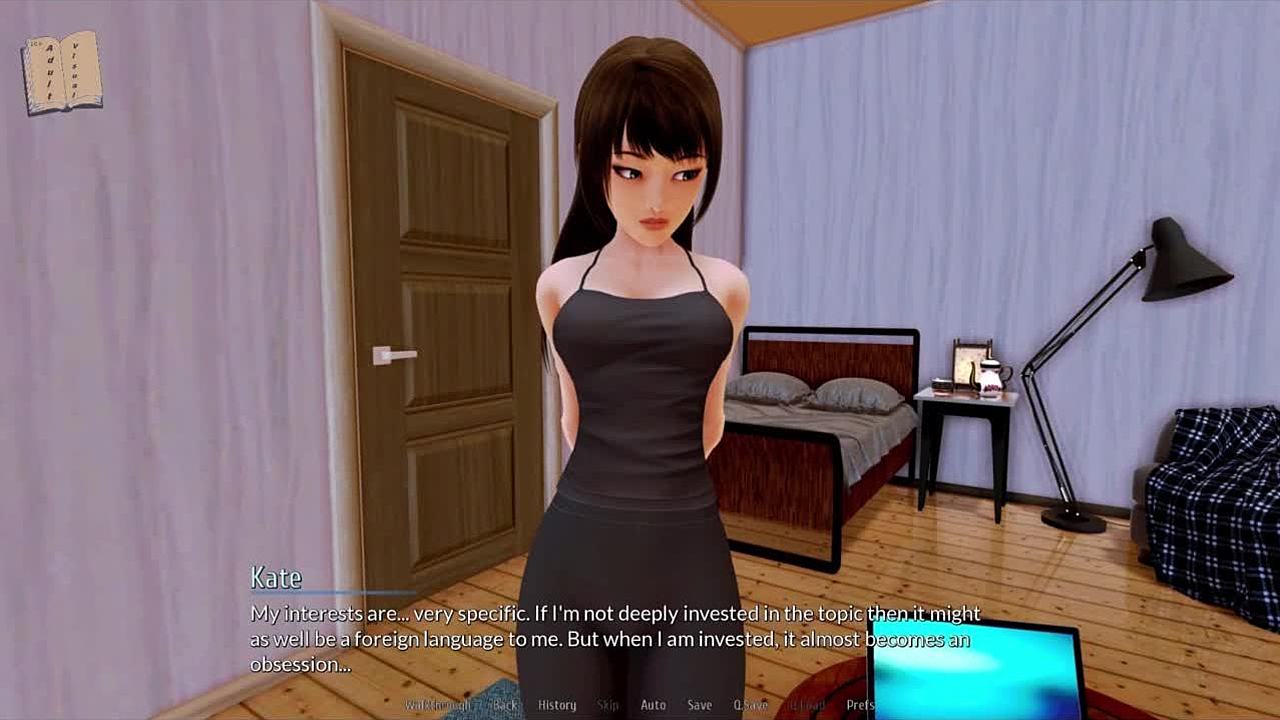
Task: Go Back to the previous dialogue line
Action: 505,705
